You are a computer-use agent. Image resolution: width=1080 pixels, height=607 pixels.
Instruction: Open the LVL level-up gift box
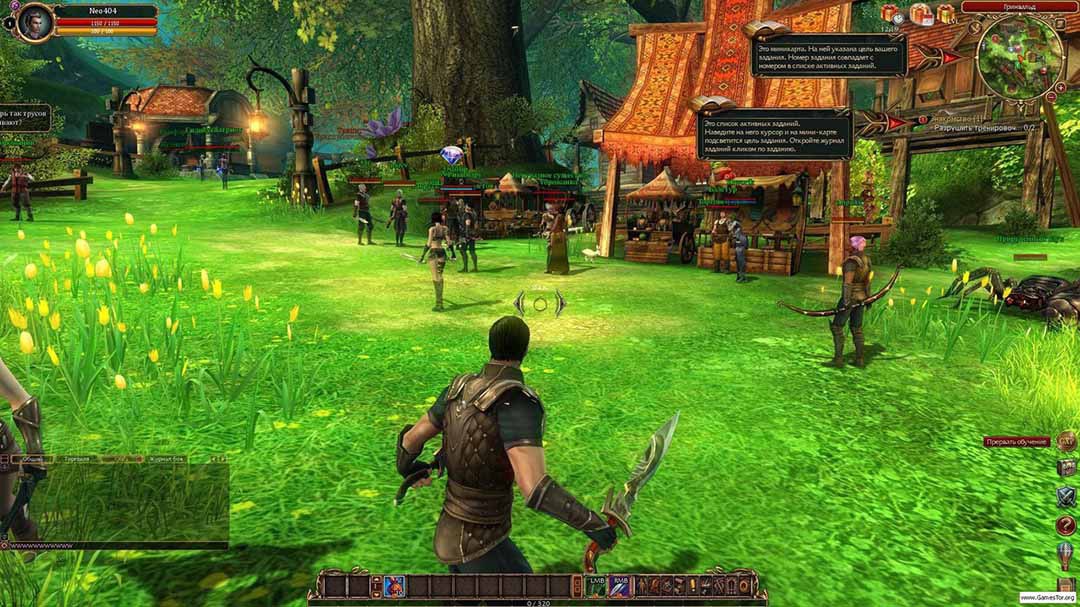[946, 14]
